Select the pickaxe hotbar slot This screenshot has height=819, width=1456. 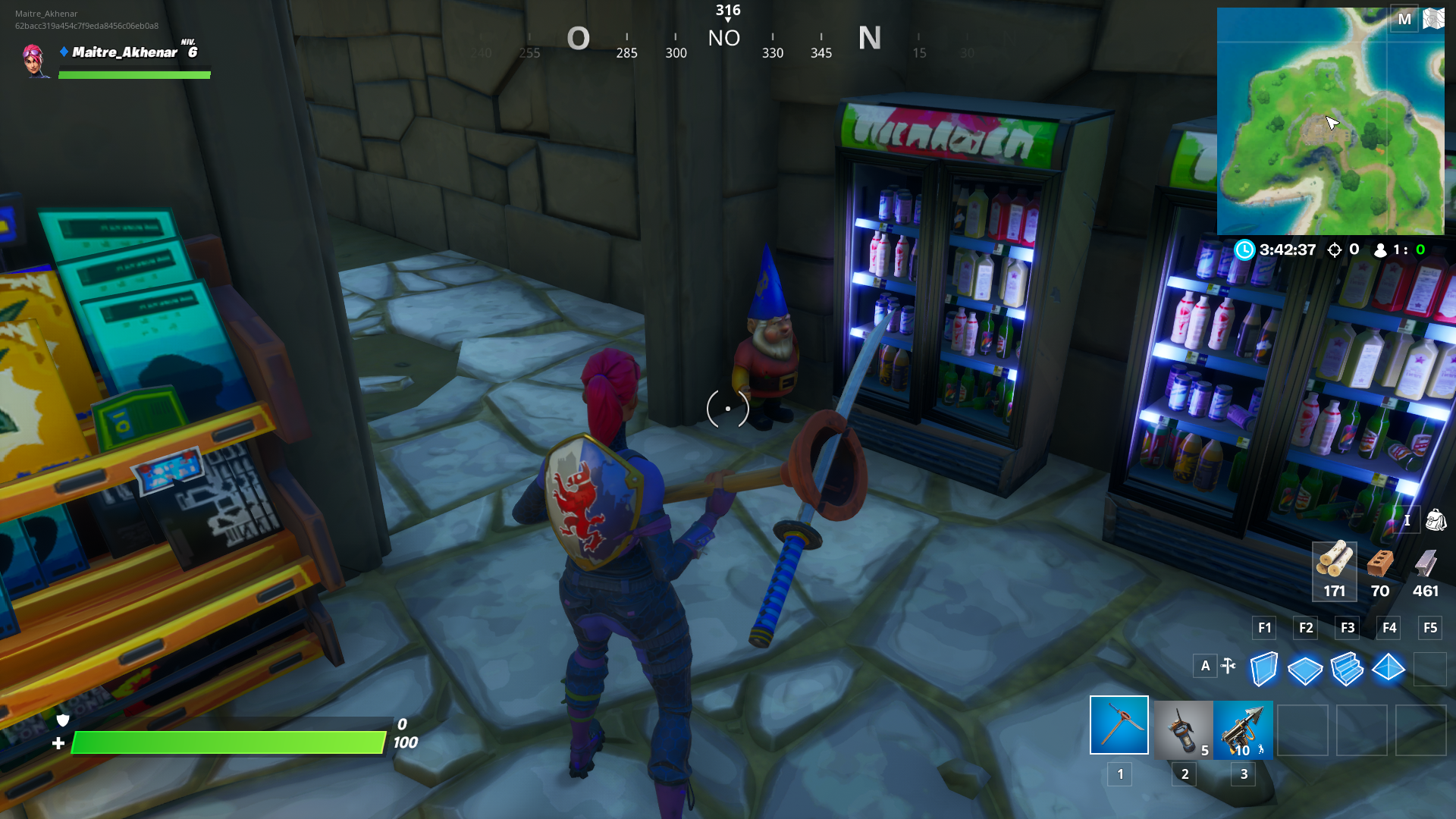(x=1119, y=726)
